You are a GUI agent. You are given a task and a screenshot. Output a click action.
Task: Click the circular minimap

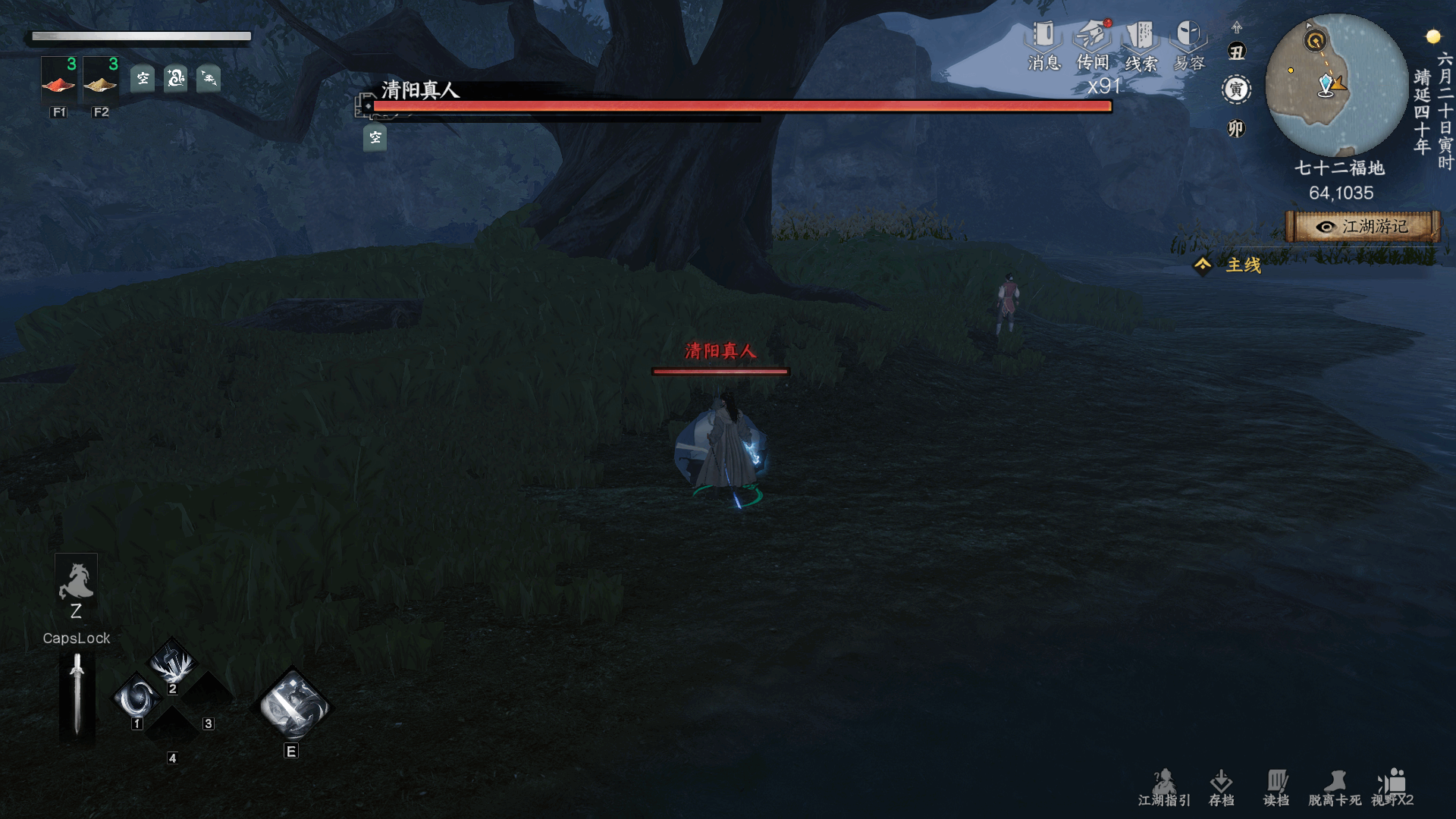[x=1336, y=85]
